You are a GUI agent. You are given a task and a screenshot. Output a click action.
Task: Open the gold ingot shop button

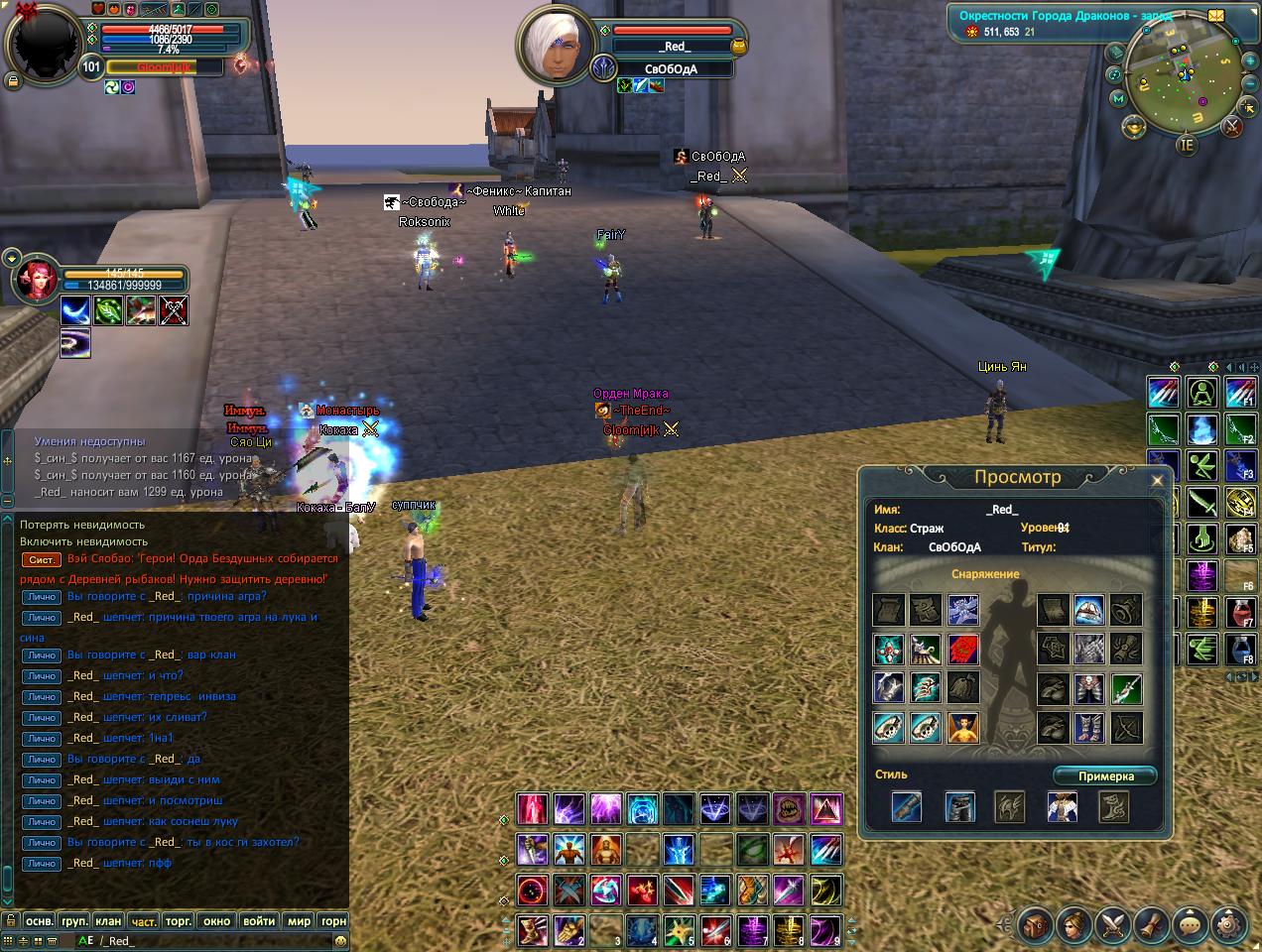pyautogui.click(x=1134, y=126)
